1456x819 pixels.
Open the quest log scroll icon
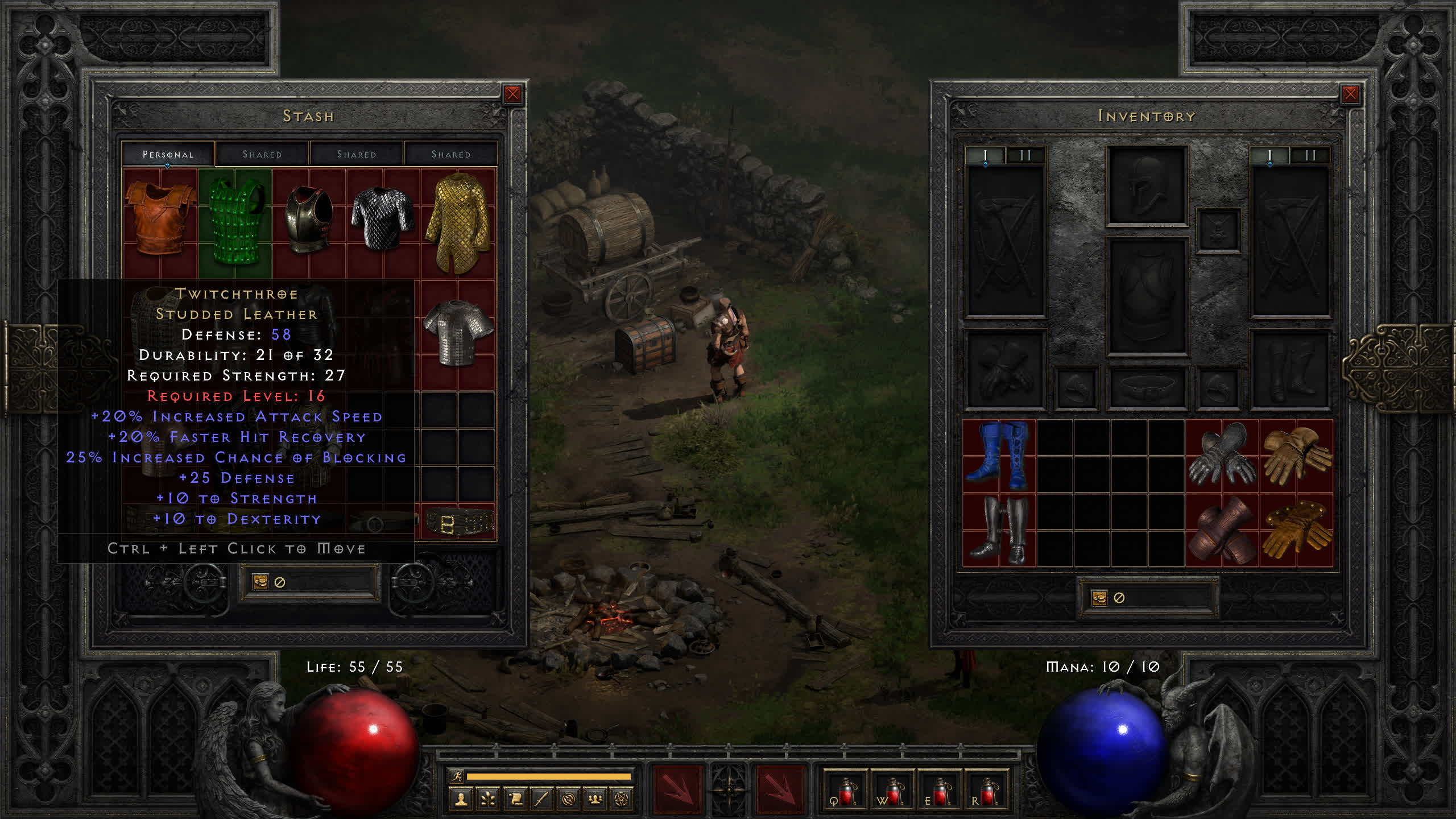pos(515,800)
